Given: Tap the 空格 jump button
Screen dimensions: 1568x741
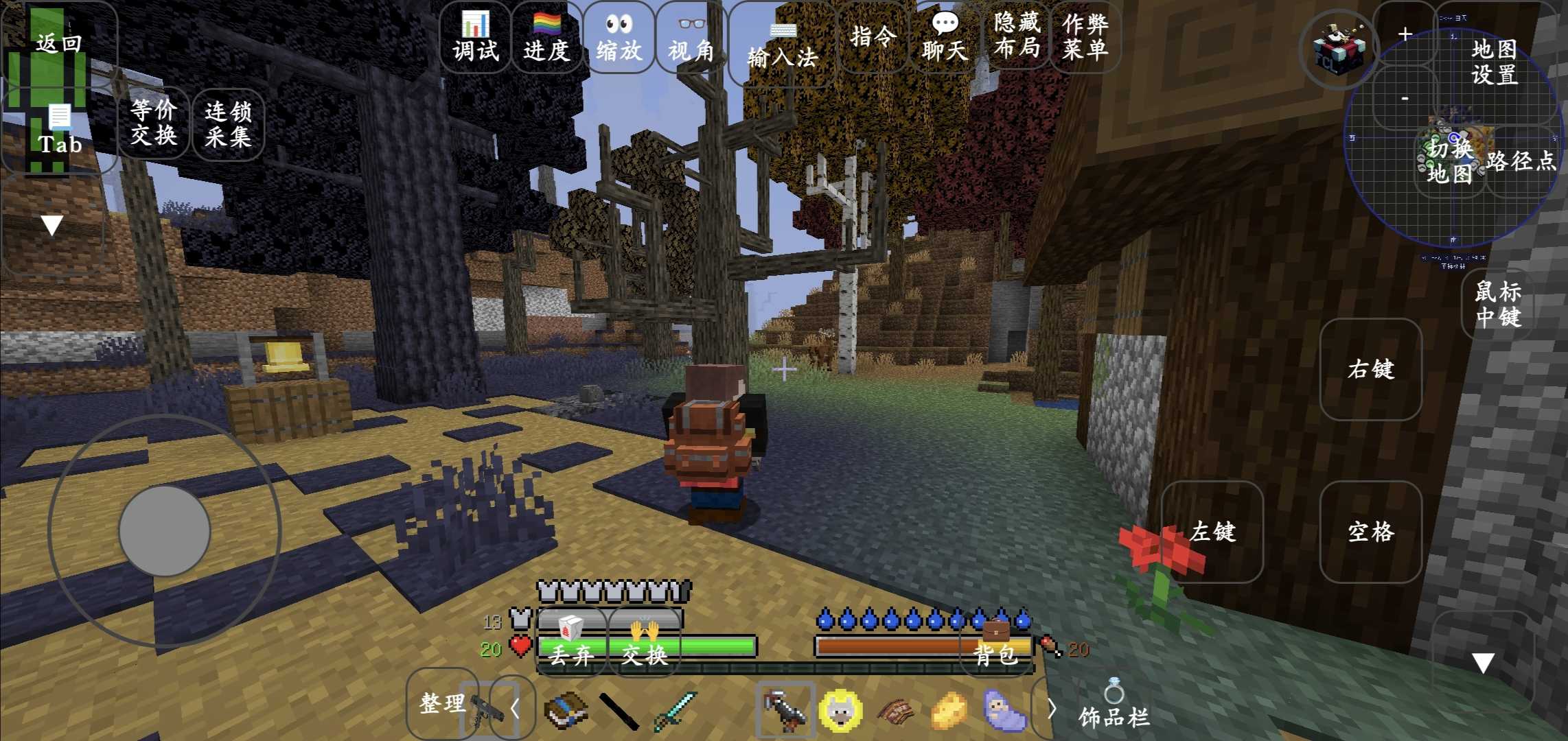Looking at the screenshot, I should pyautogui.click(x=1370, y=532).
